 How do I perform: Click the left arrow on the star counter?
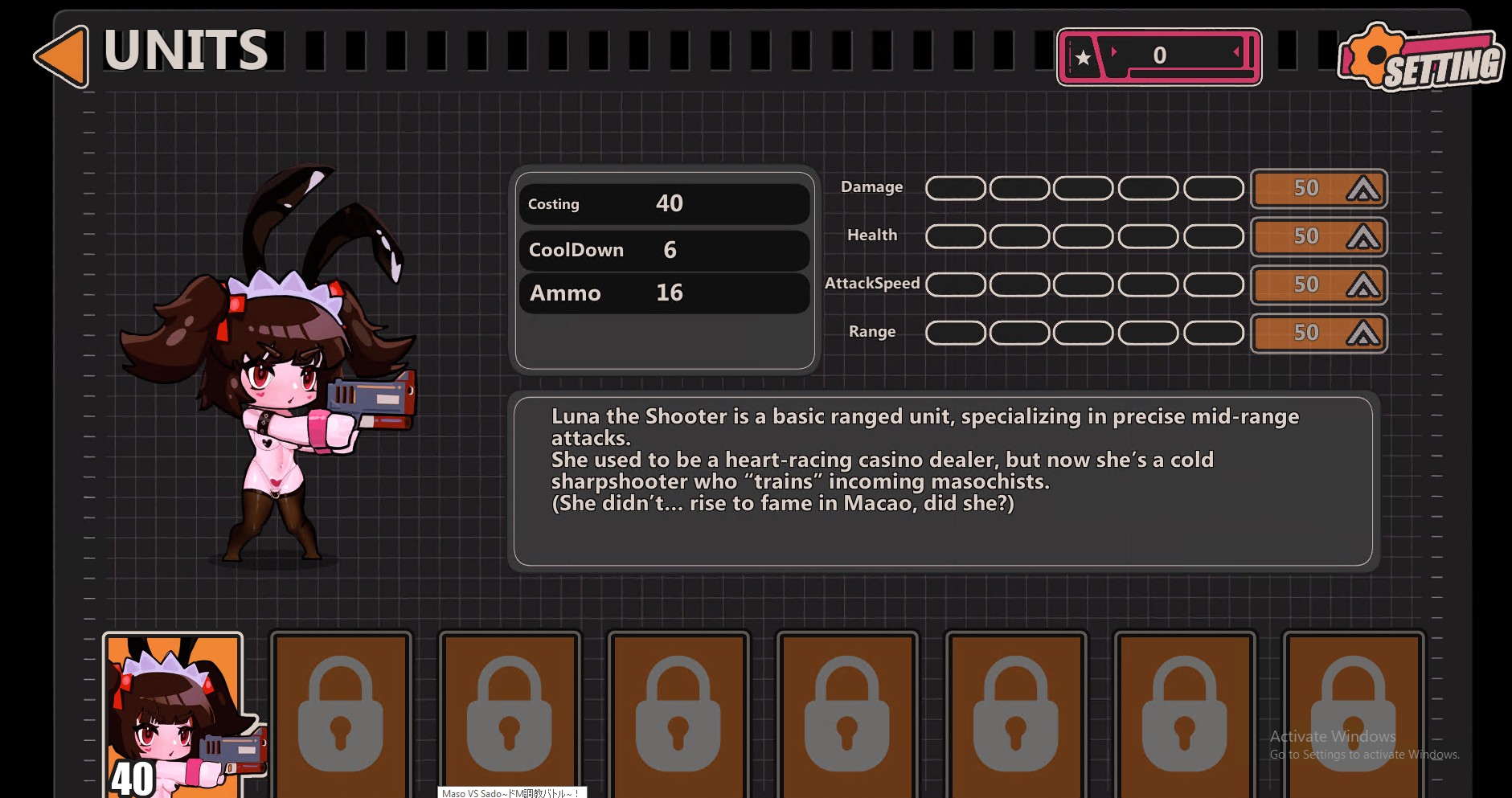(1113, 51)
